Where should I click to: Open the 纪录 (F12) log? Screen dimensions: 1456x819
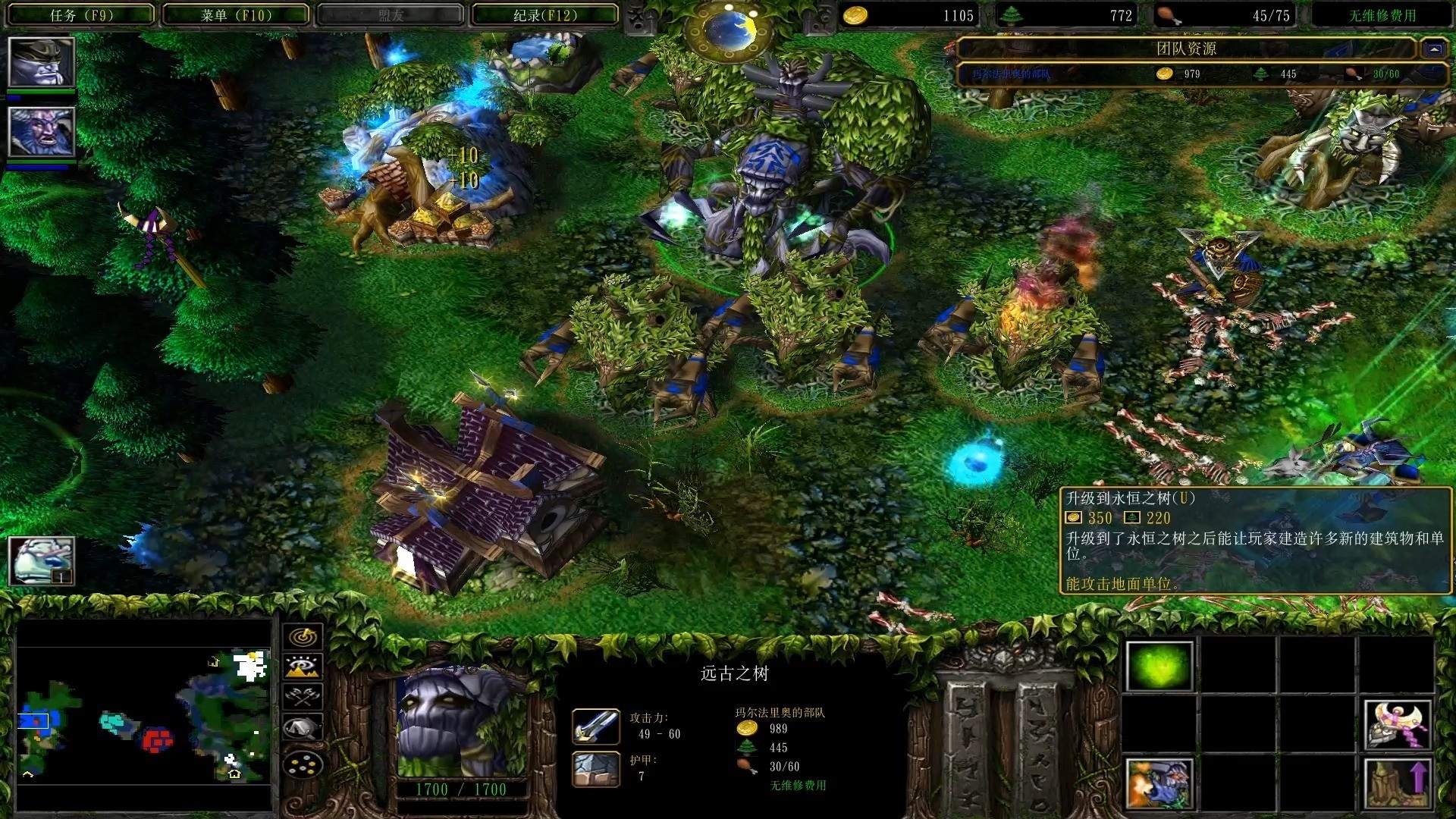544,15
